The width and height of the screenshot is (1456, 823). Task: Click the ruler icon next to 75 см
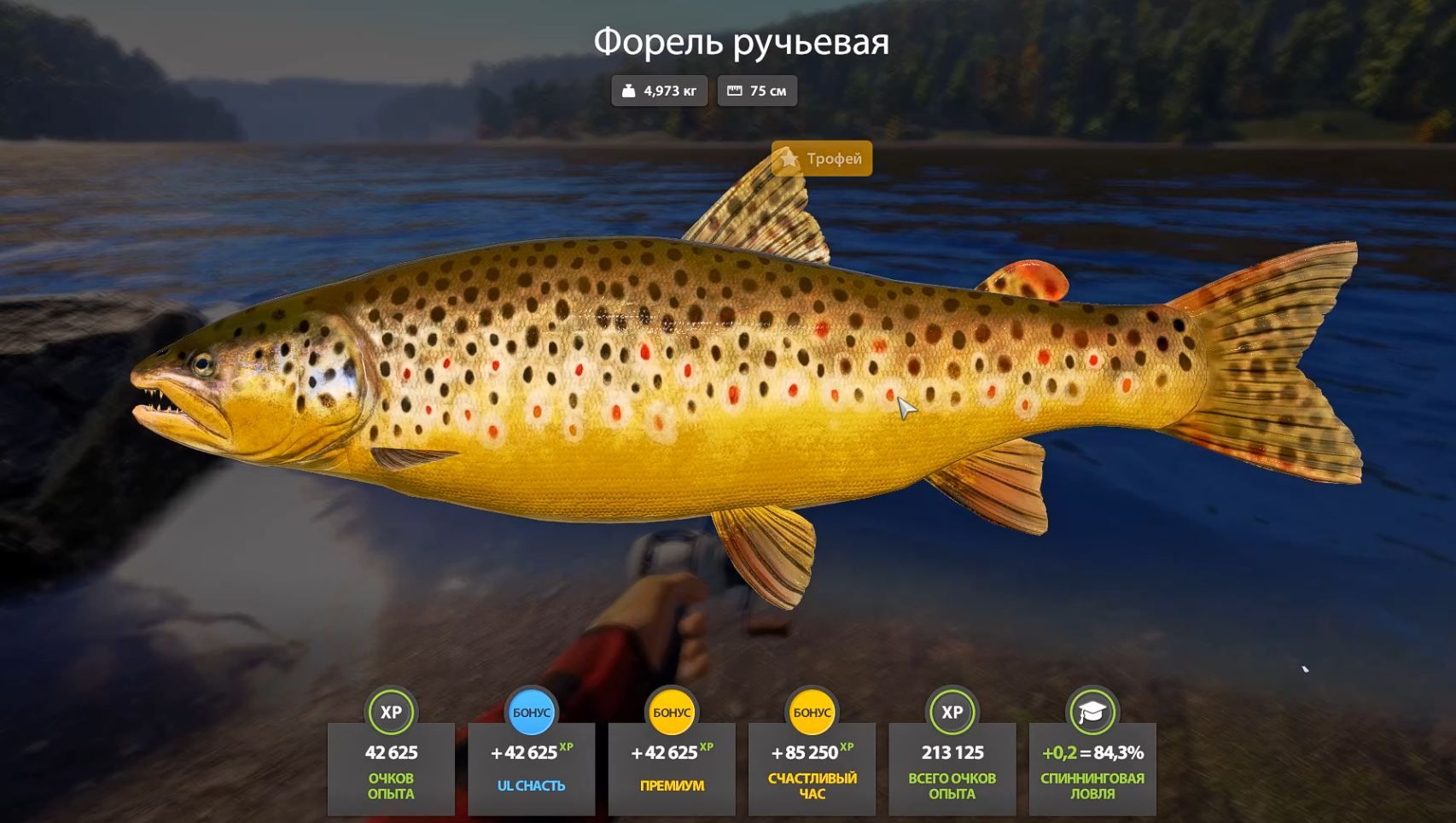point(735,90)
